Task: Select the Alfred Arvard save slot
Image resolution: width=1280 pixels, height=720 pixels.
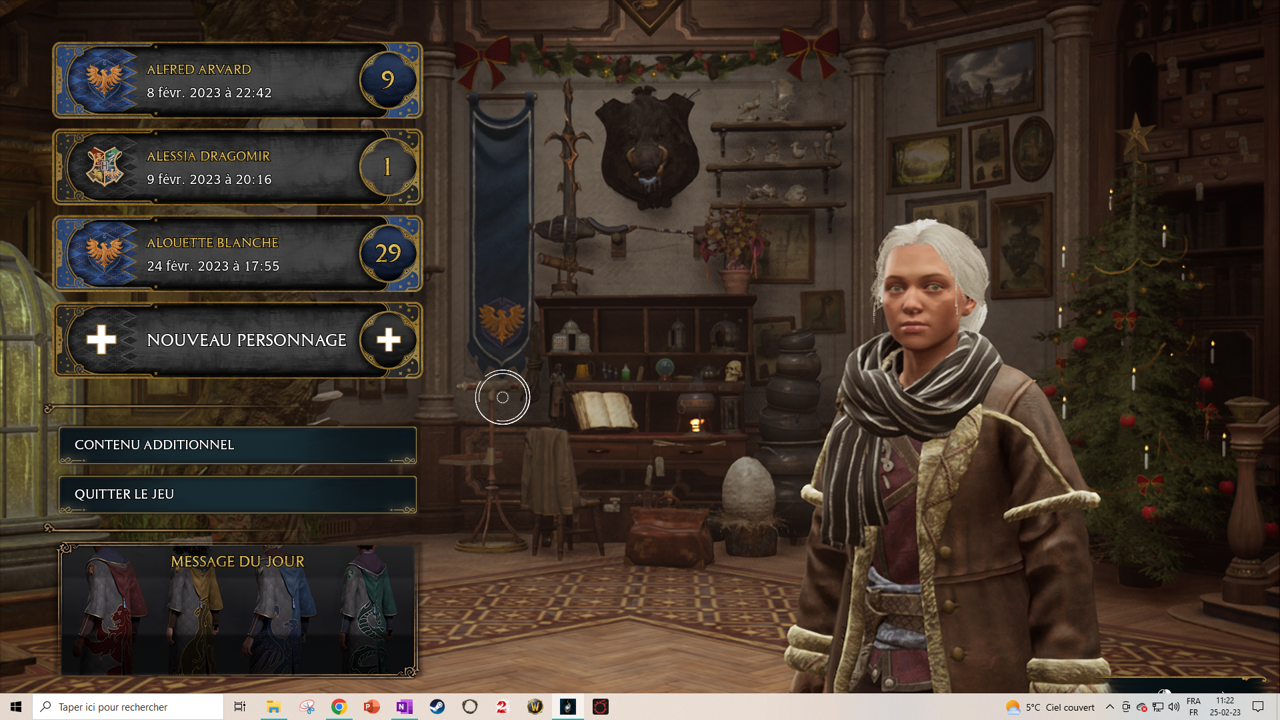Action: coord(237,81)
